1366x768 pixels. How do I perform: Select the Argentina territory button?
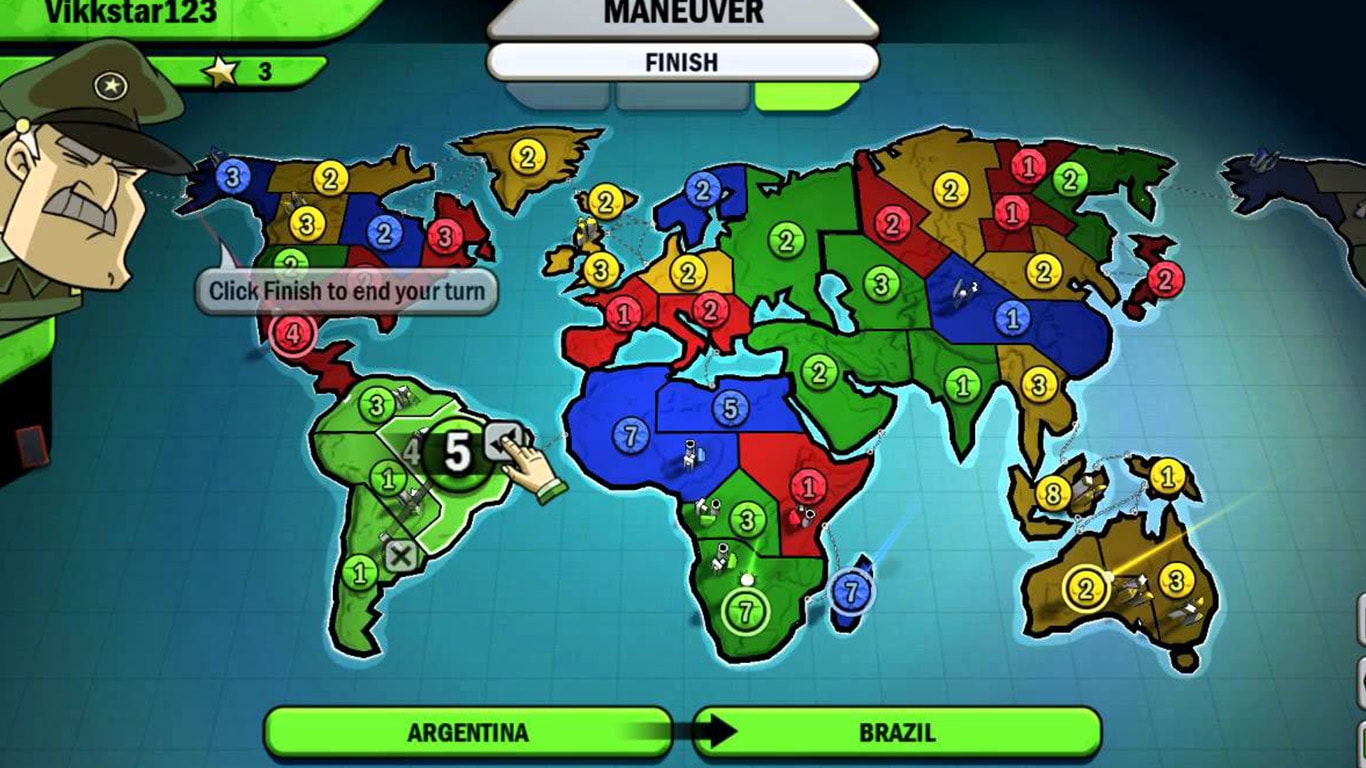(470, 733)
